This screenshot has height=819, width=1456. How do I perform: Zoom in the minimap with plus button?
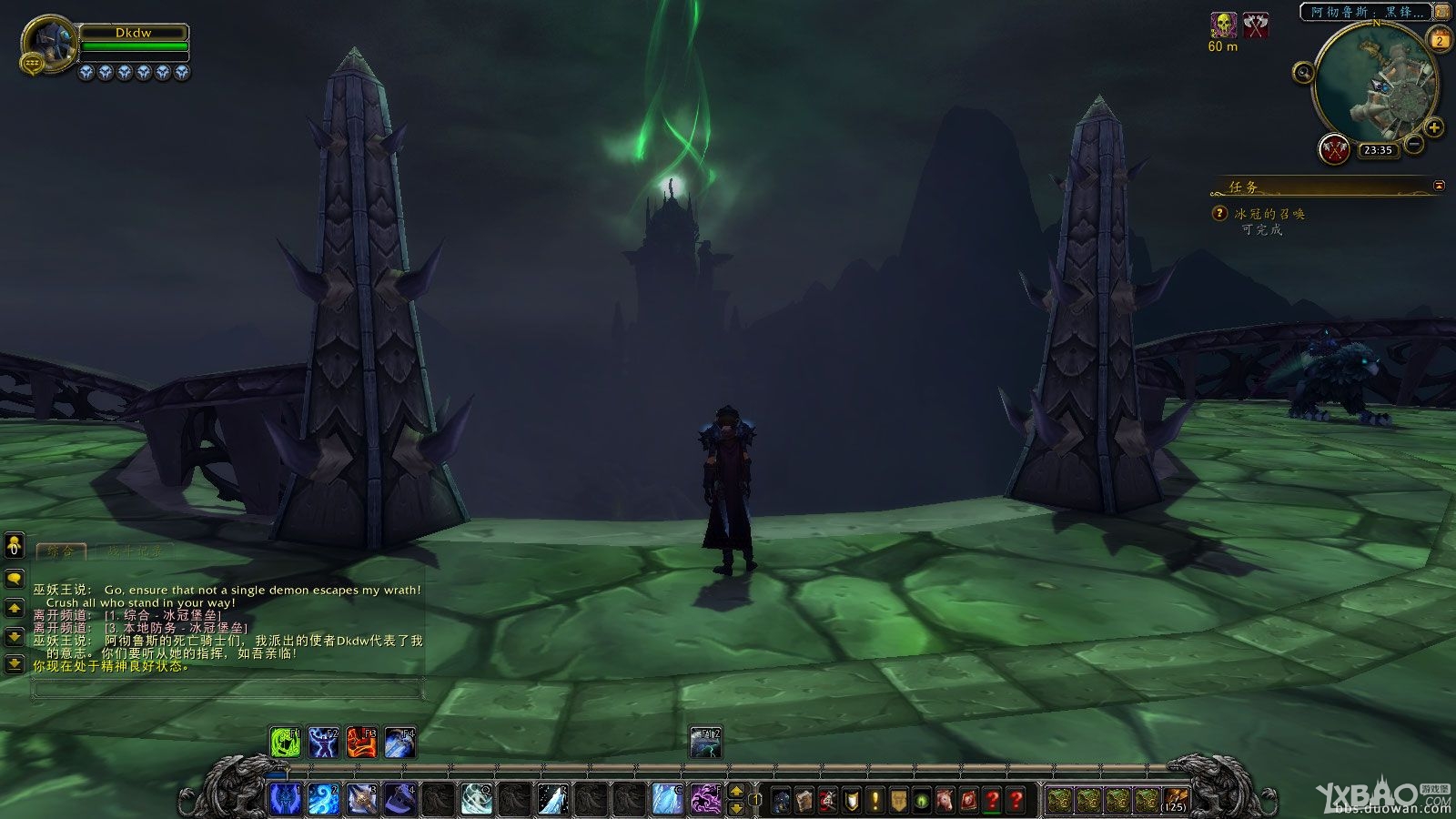(1434, 127)
